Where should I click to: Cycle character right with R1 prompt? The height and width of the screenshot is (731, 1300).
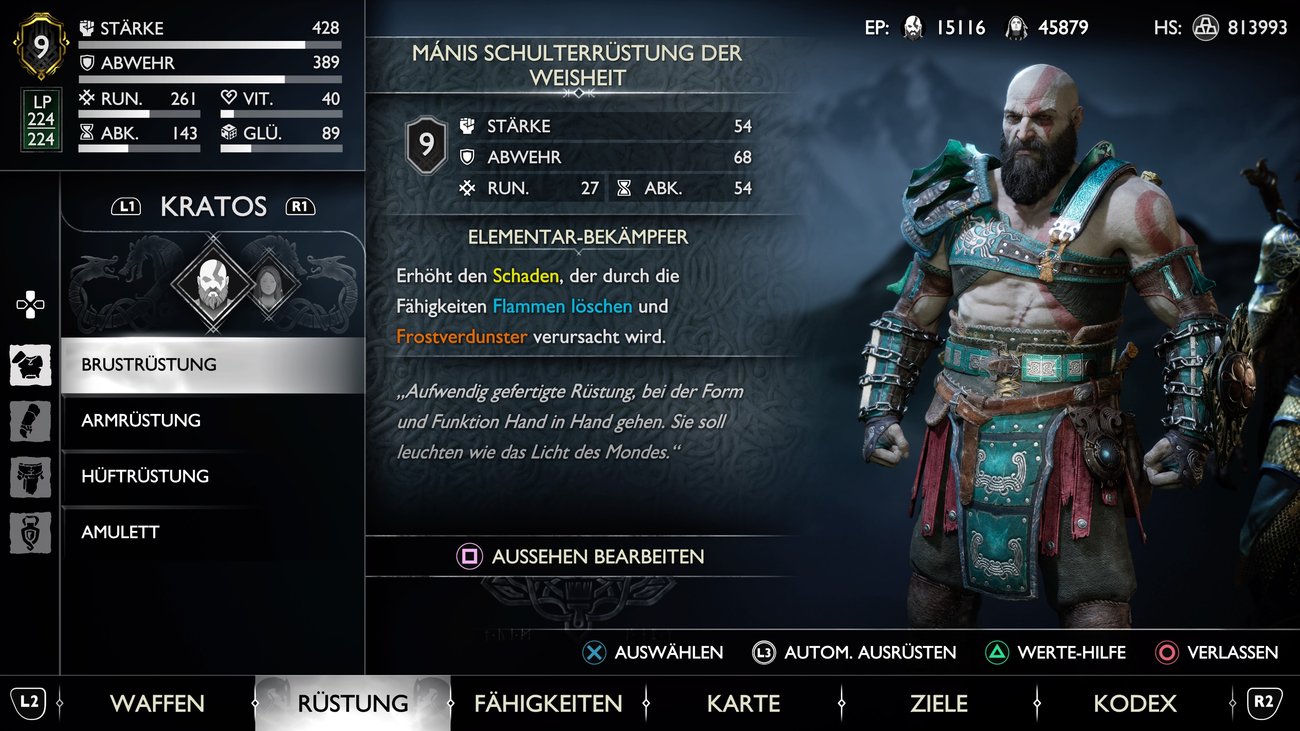(x=301, y=205)
